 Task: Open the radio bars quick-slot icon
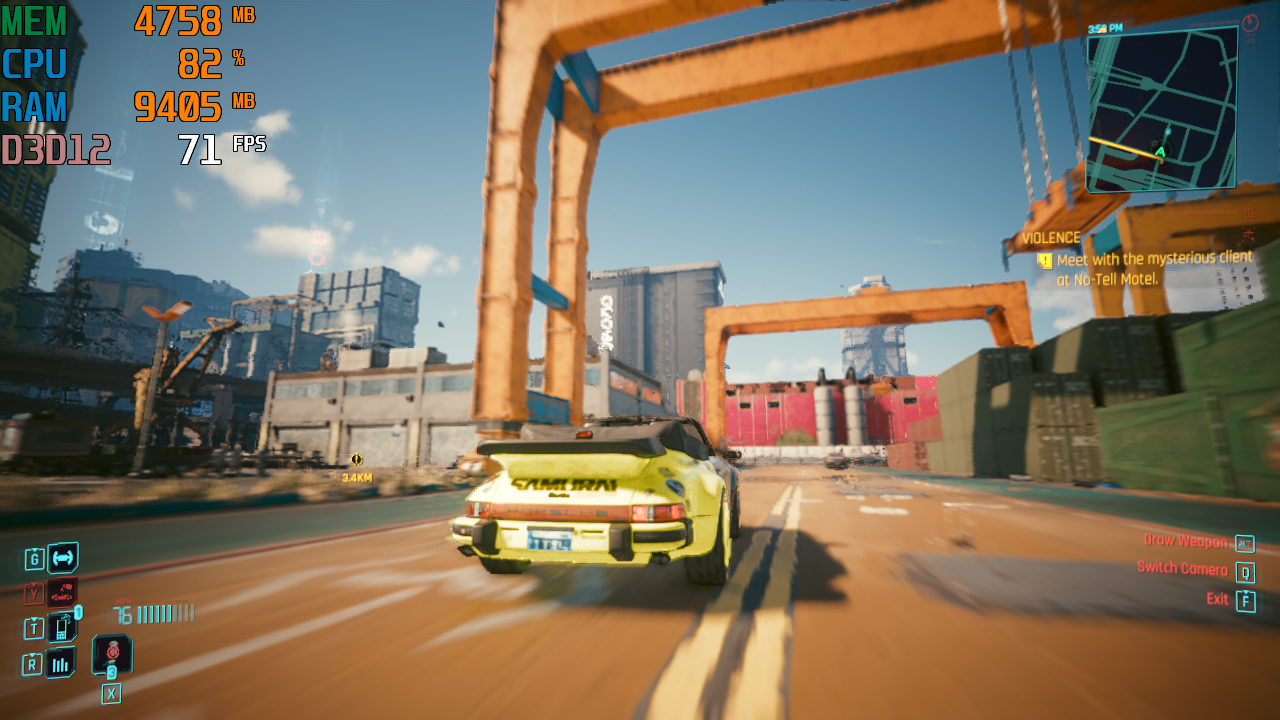click(x=60, y=662)
